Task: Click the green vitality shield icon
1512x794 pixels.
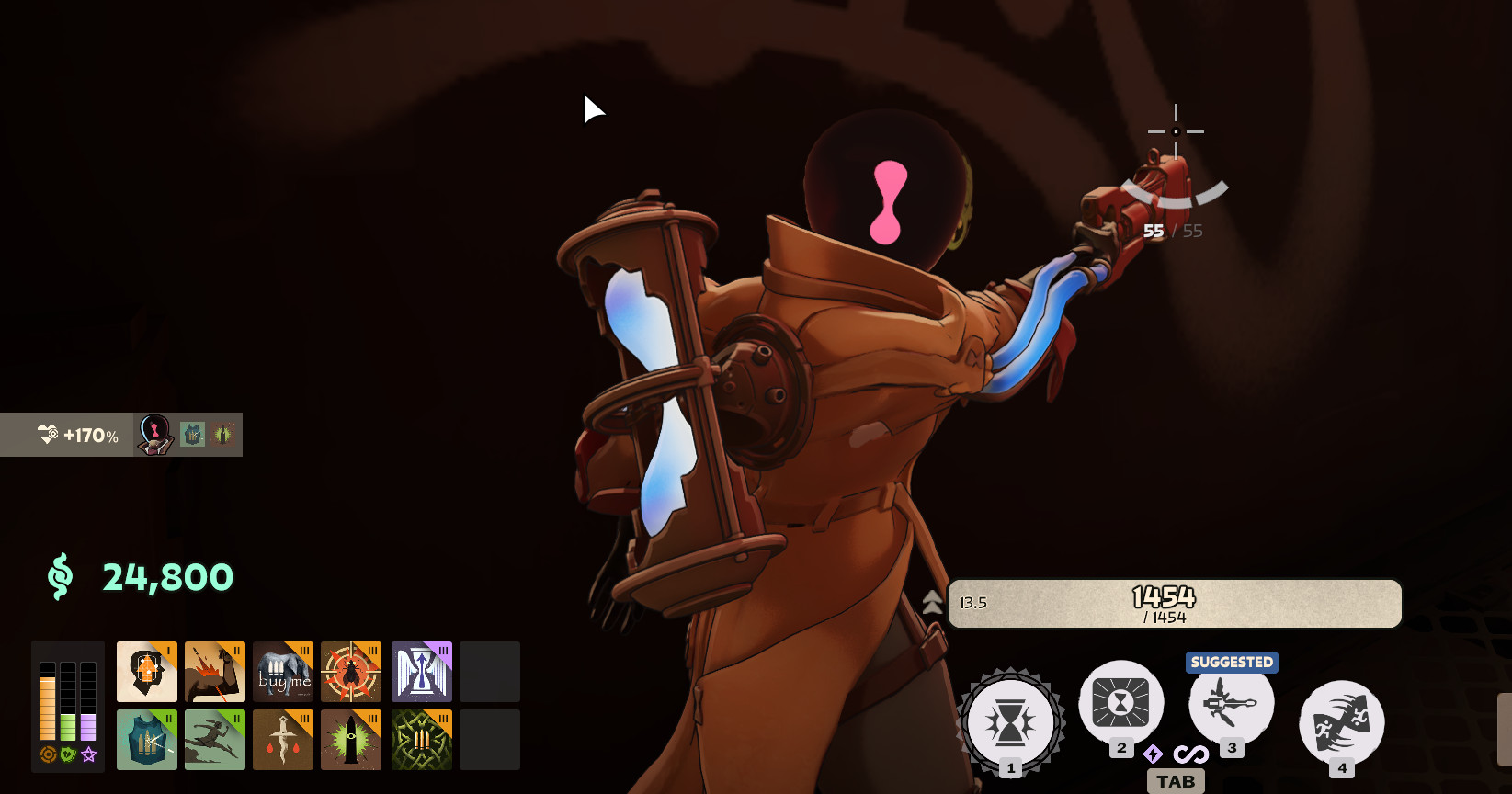Action: [x=68, y=754]
